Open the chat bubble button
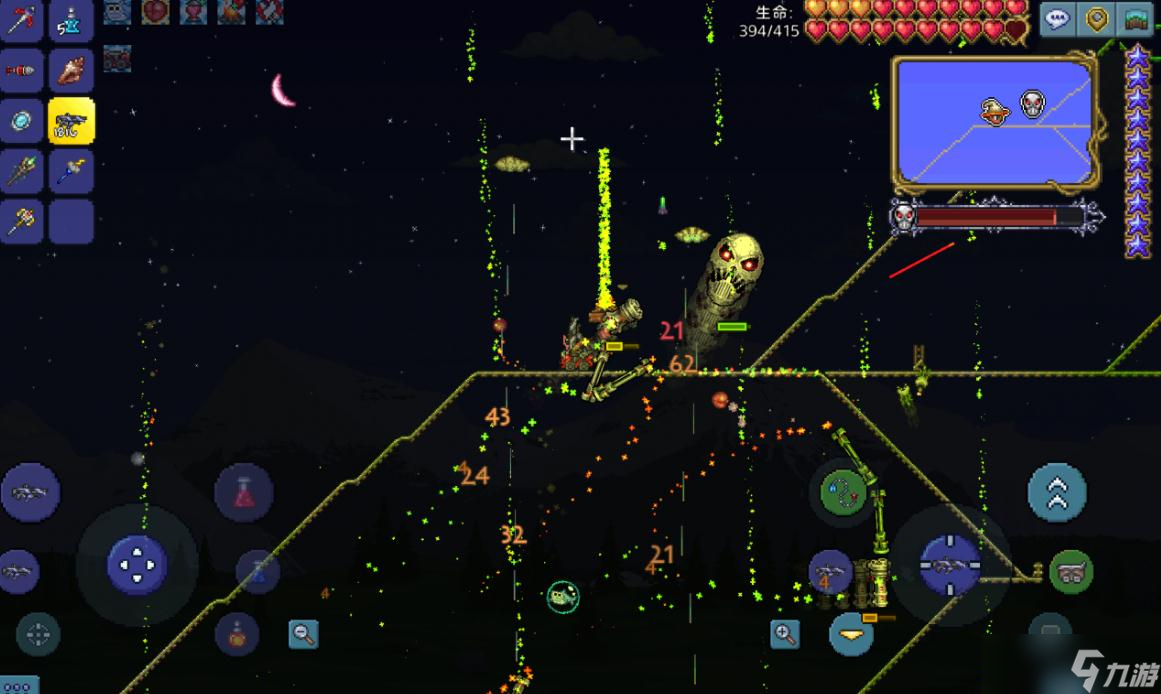The width and height of the screenshot is (1161, 694). [1058, 19]
